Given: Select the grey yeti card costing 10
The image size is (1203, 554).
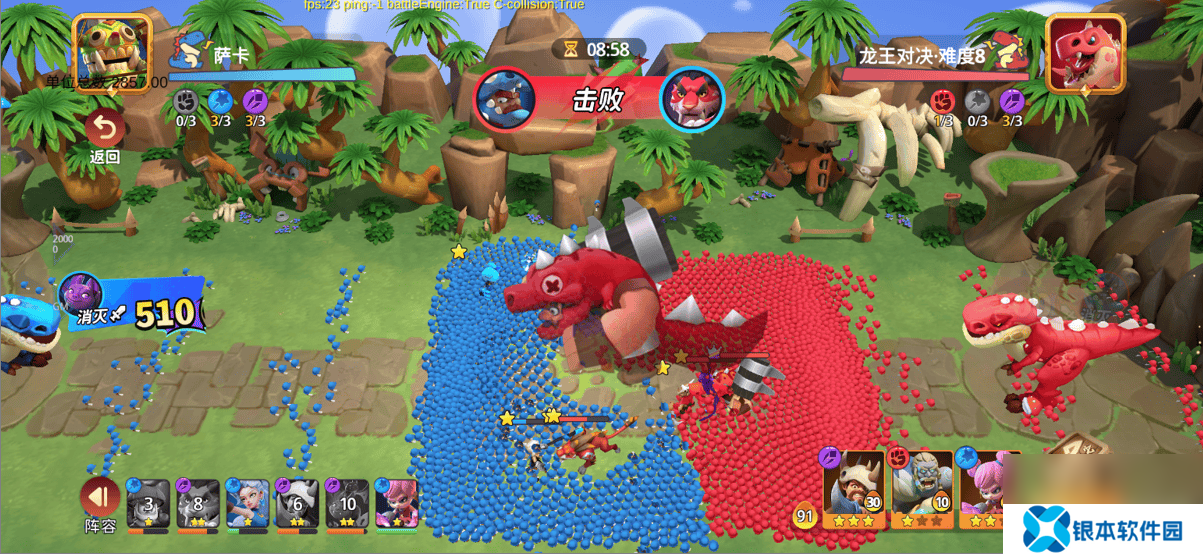Looking at the screenshot, I should pyautogui.click(x=921, y=489).
